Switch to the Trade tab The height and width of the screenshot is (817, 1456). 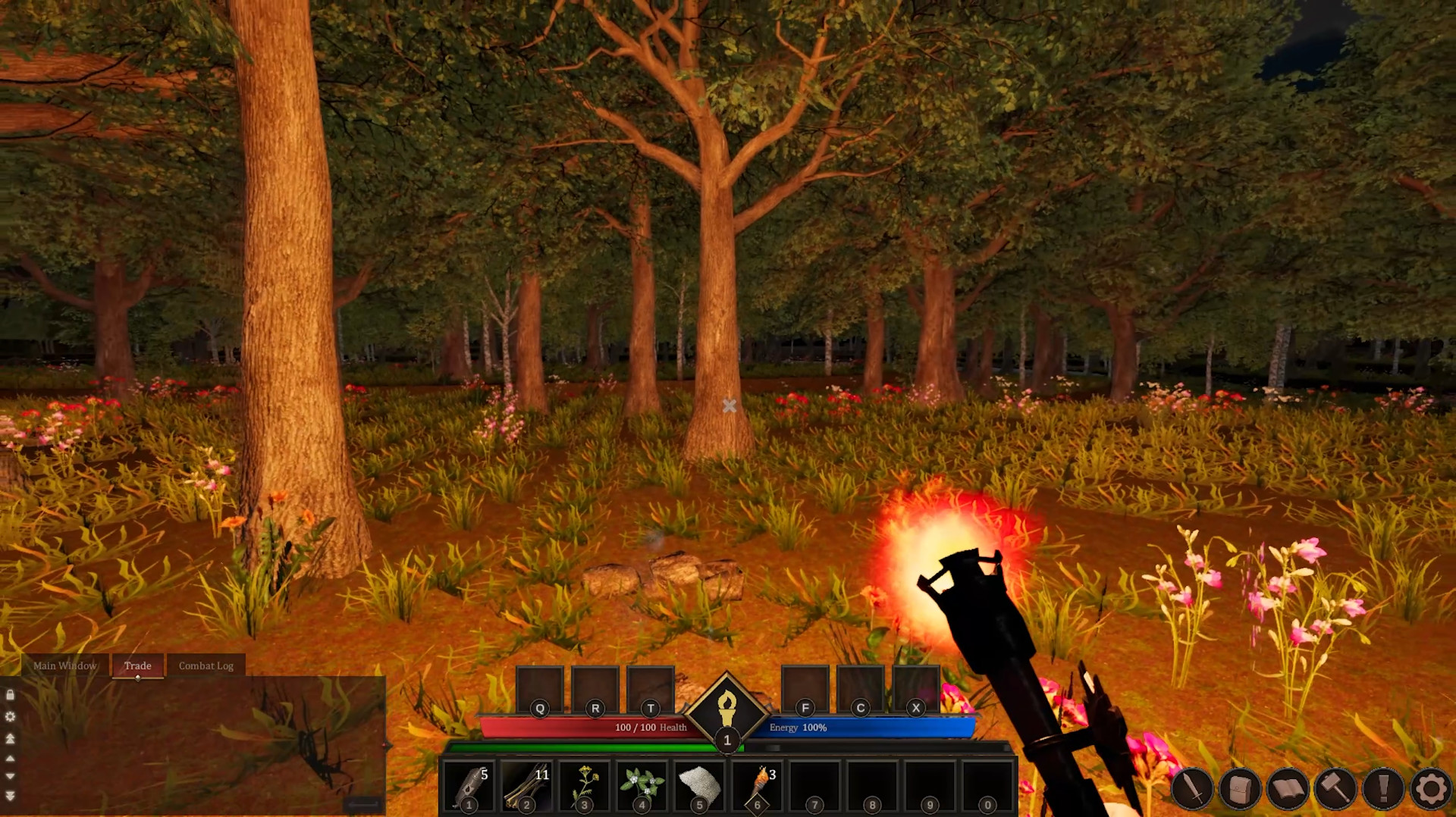(137, 665)
